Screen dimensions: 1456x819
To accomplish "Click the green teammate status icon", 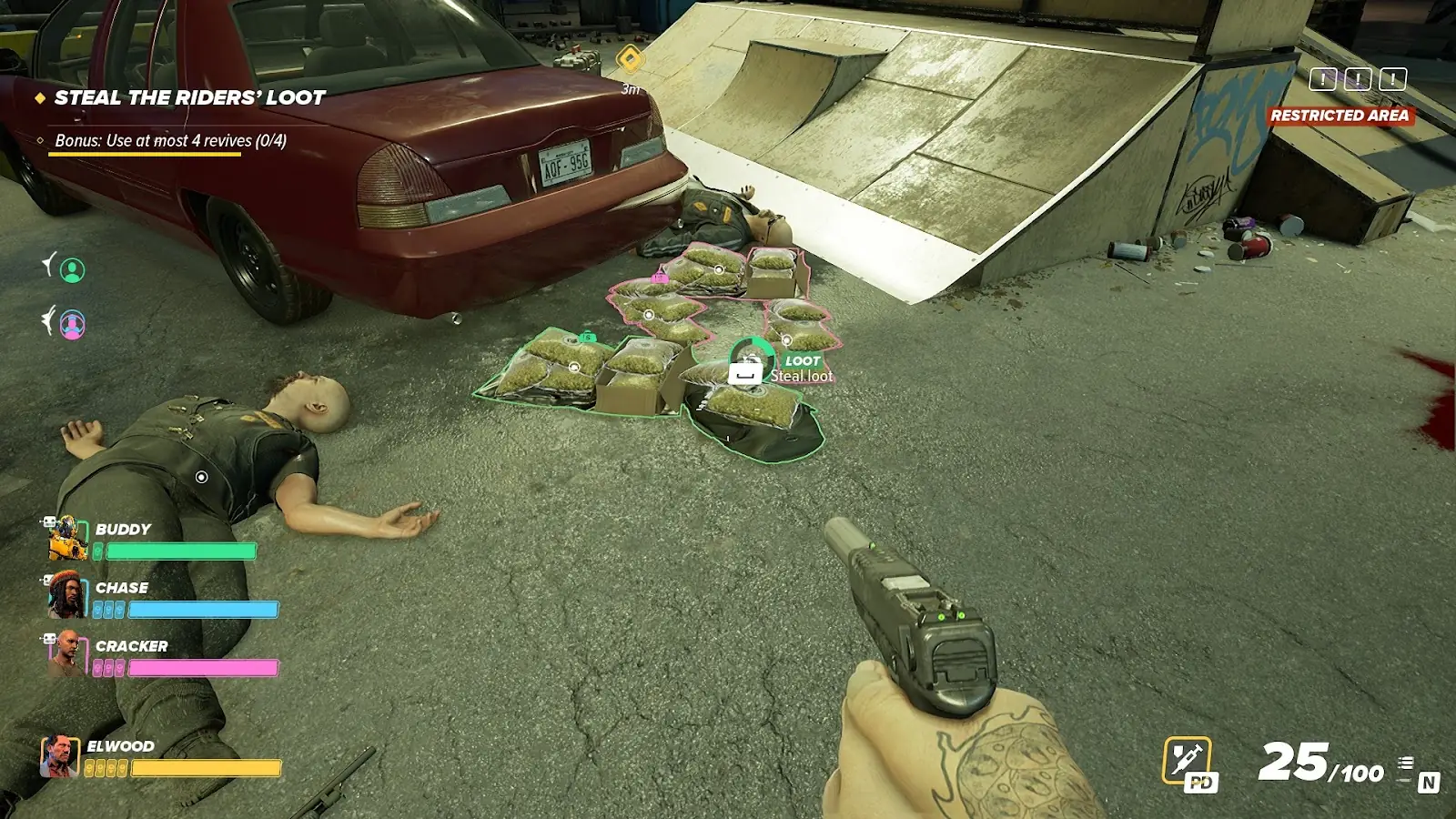I will [x=72, y=269].
